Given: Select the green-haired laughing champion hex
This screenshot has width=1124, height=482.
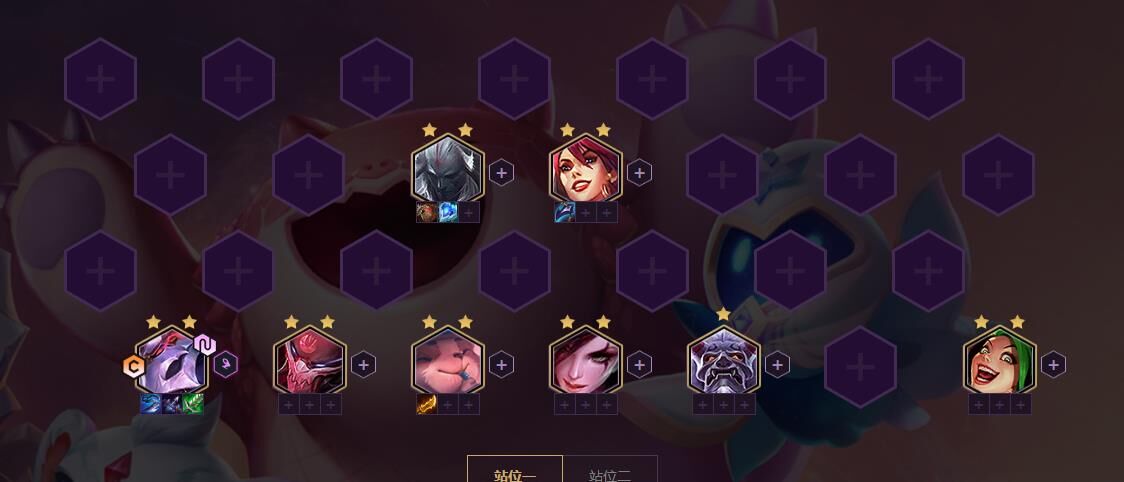Looking at the screenshot, I should click(1000, 364).
